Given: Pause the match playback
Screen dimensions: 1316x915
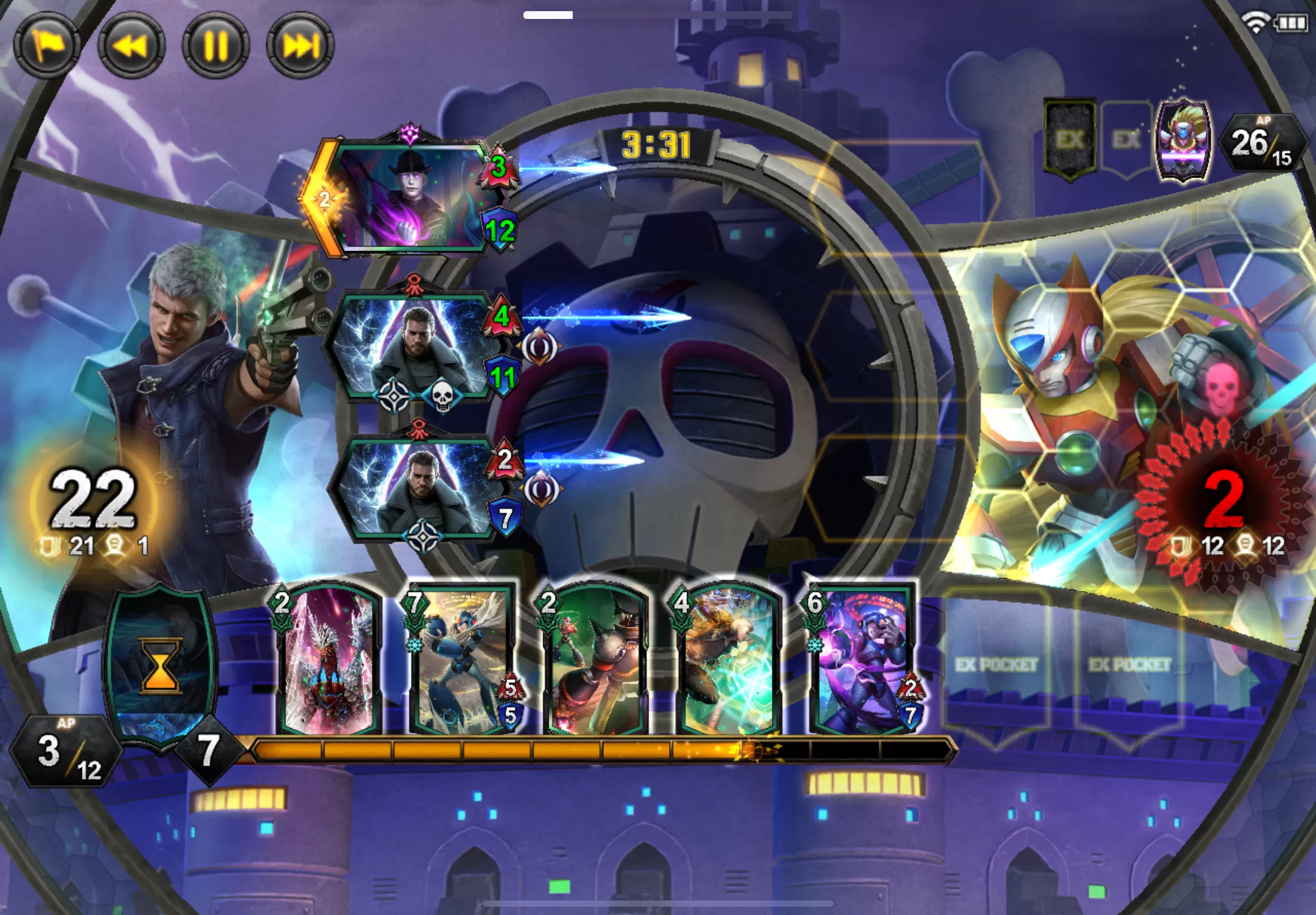Looking at the screenshot, I should click(215, 45).
